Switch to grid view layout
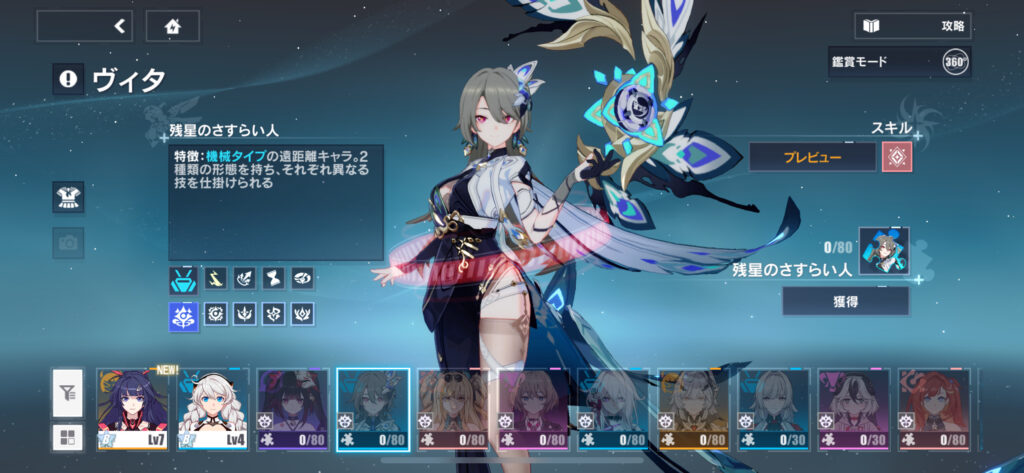 tap(68, 437)
